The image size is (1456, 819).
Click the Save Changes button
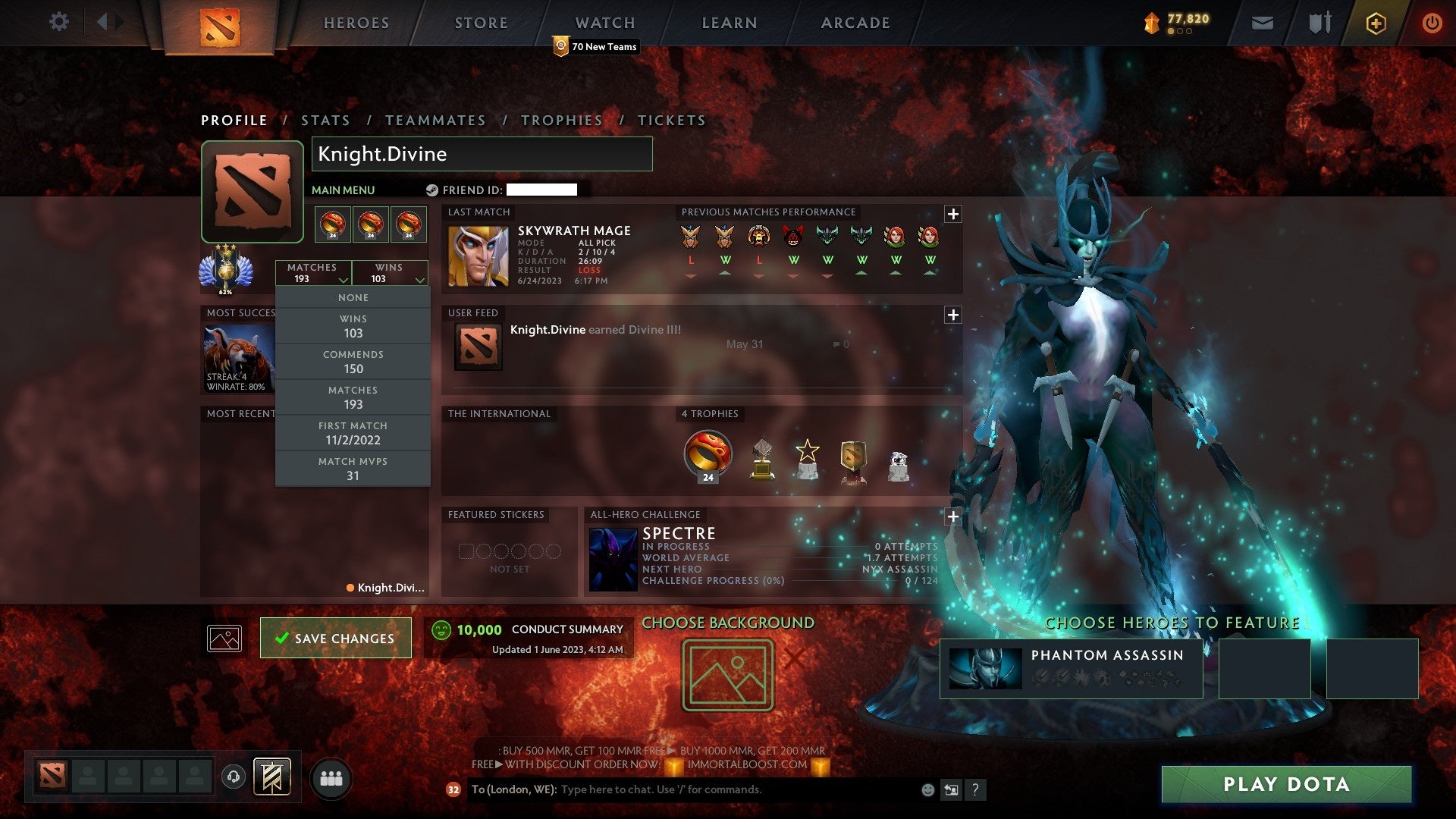(335, 638)
